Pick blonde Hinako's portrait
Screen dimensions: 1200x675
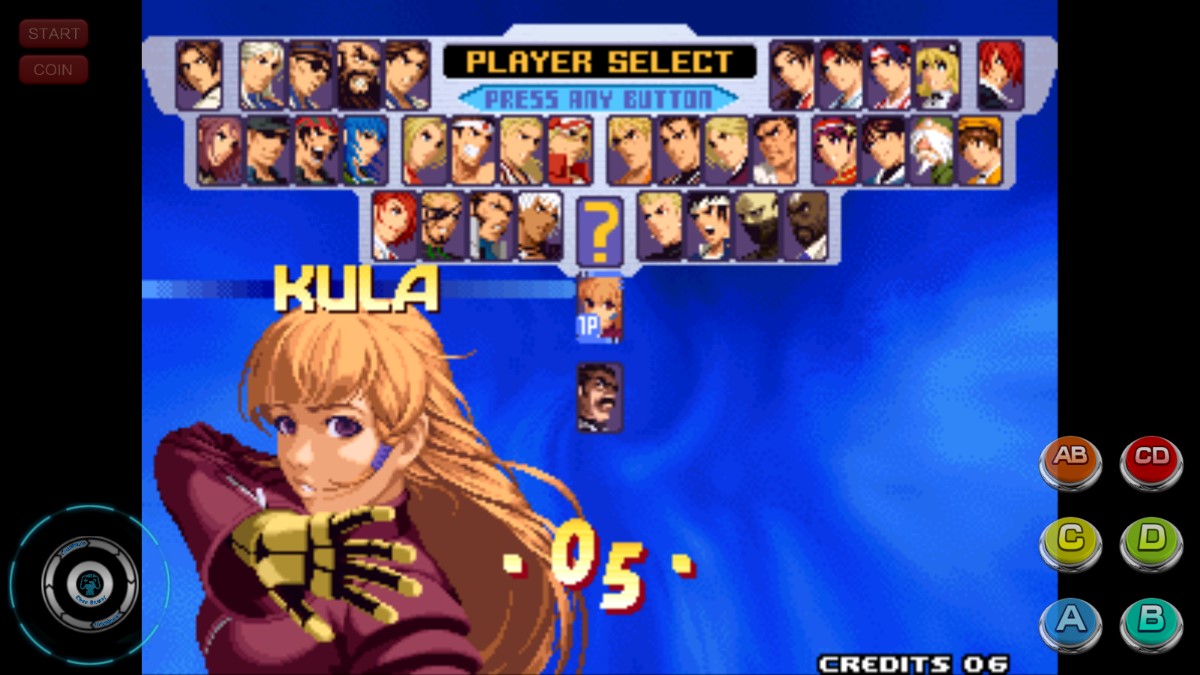pos(937,74)
